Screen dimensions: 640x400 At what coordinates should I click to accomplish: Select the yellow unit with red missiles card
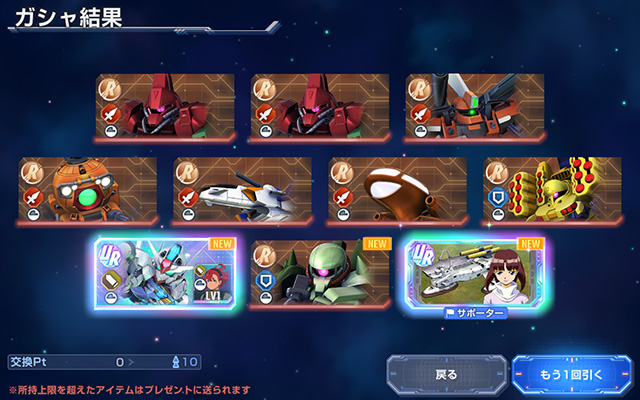click(x=552, y=189)
